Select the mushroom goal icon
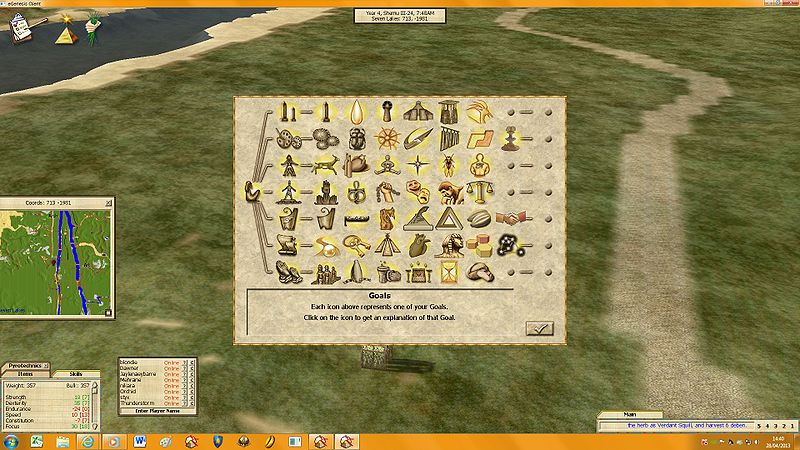 pyautogui.click(x=480, y=271)
